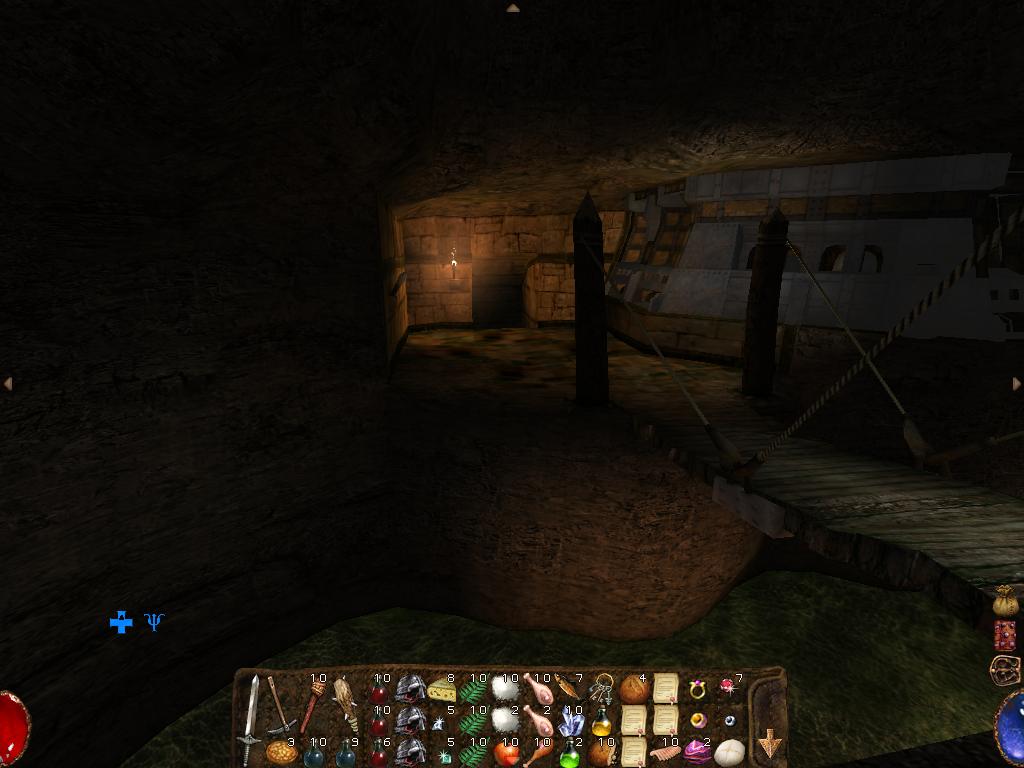Pick the eyeball item

[730, 720]
